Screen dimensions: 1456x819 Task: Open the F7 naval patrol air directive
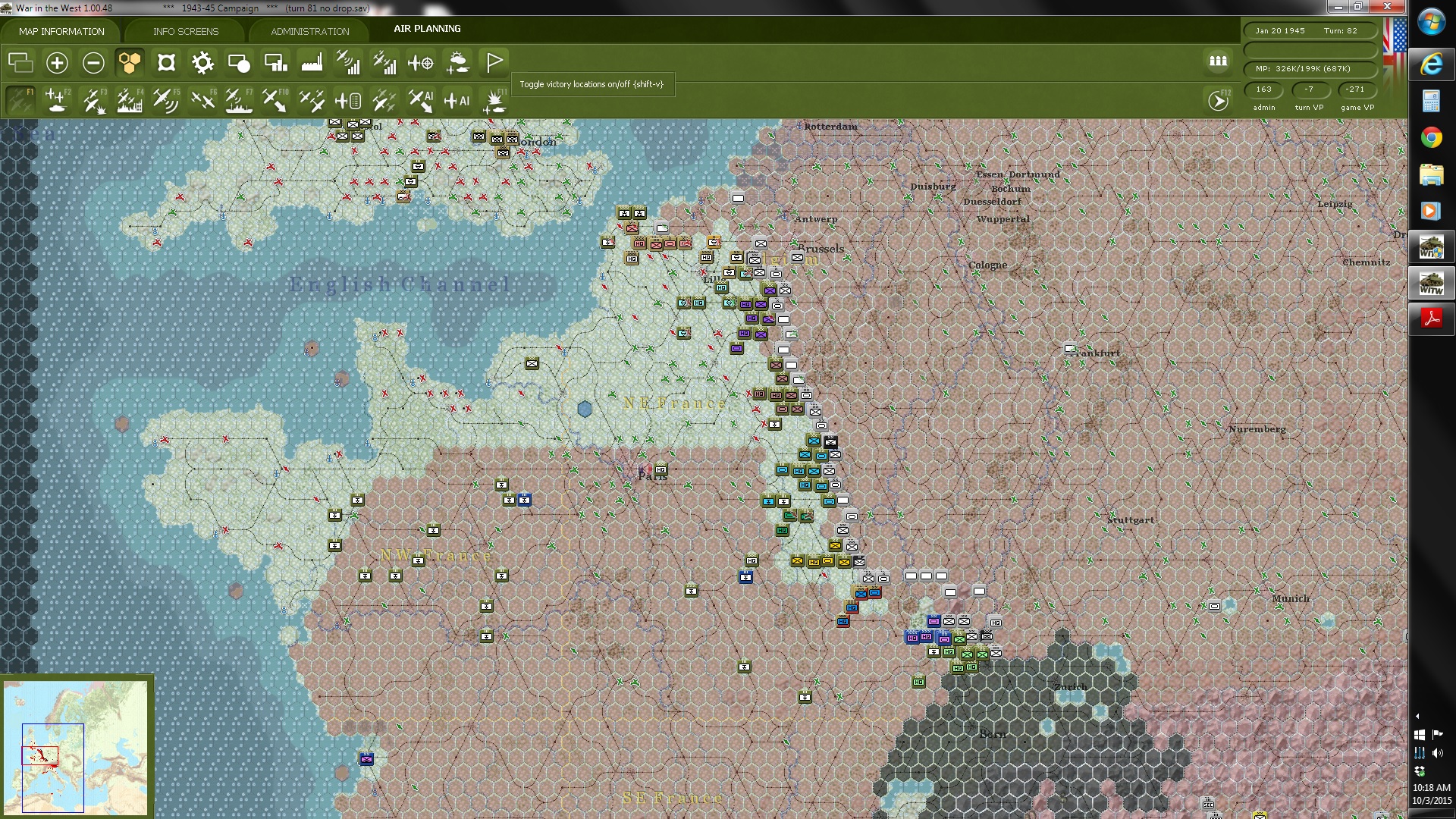239,99
